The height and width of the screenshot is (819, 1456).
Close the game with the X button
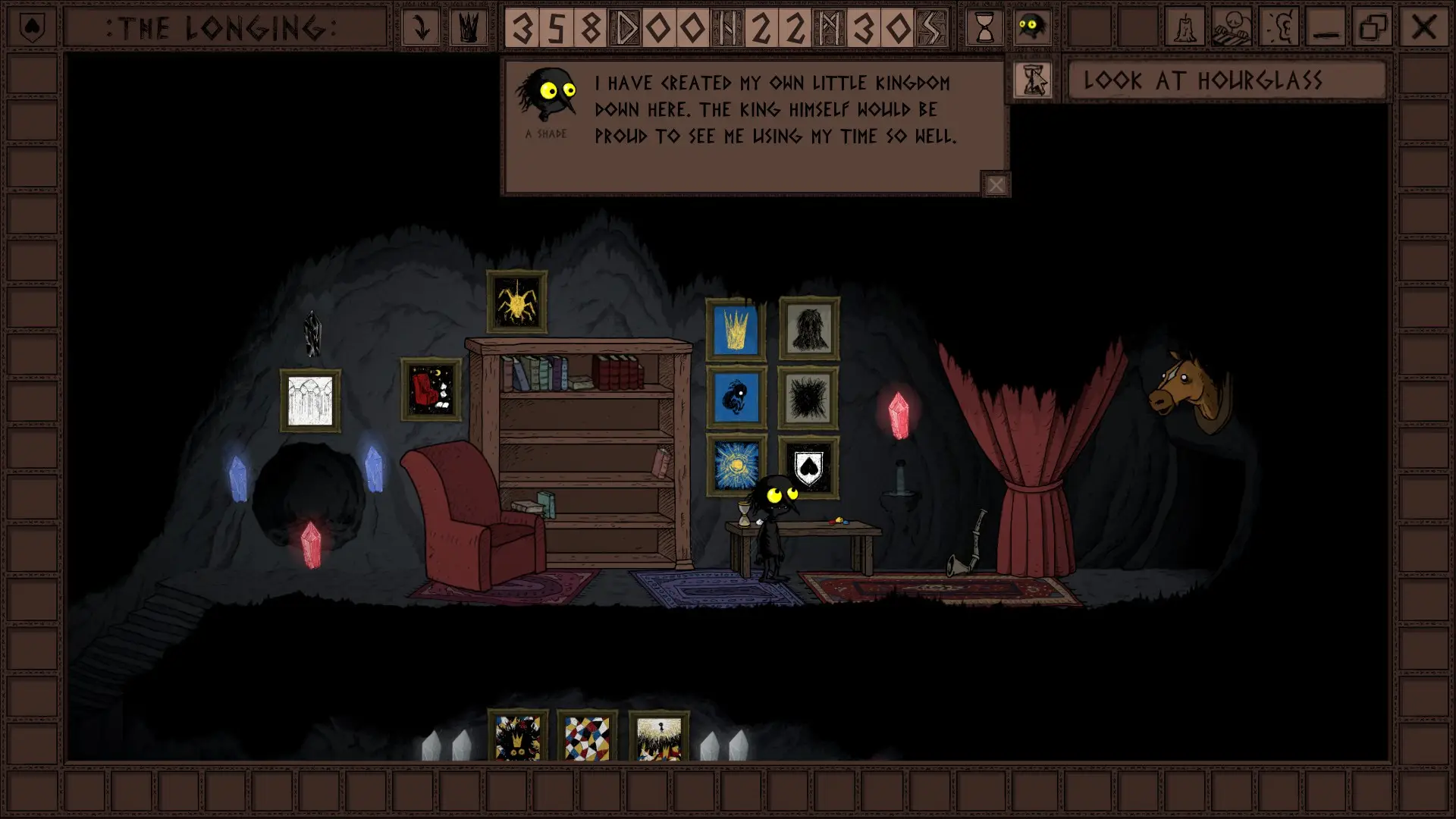(1423, 28)
